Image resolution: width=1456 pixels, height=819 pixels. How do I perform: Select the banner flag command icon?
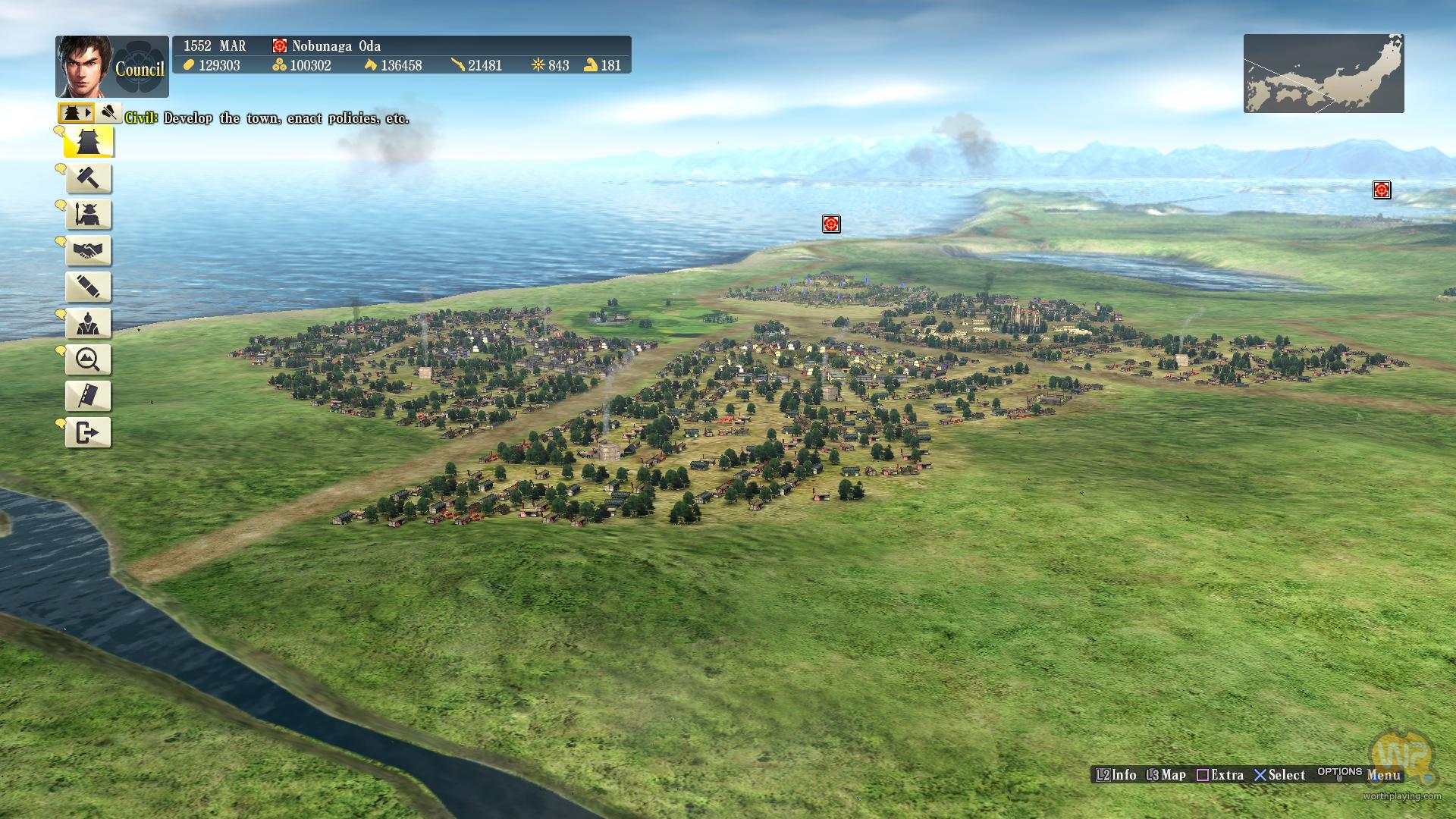89,396
